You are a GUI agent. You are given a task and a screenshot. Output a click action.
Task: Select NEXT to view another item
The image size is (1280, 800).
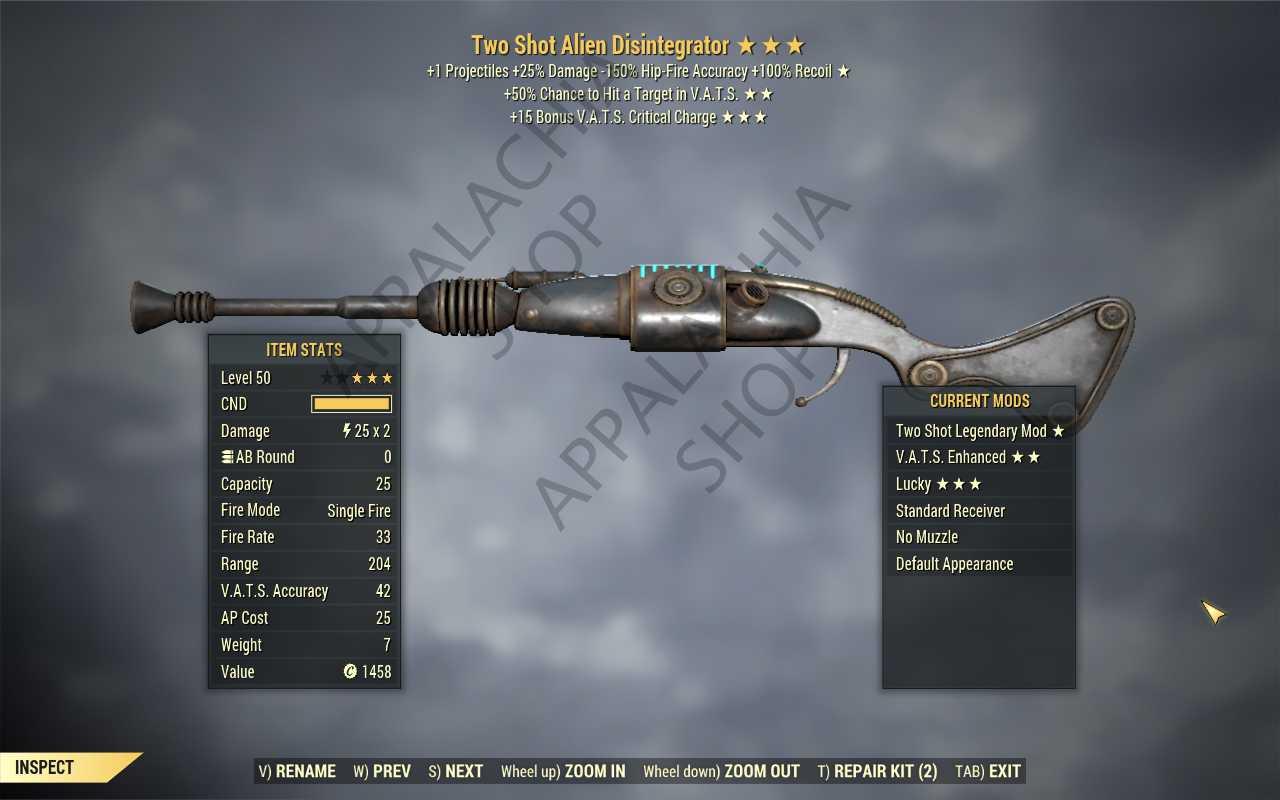pos(455,771)
